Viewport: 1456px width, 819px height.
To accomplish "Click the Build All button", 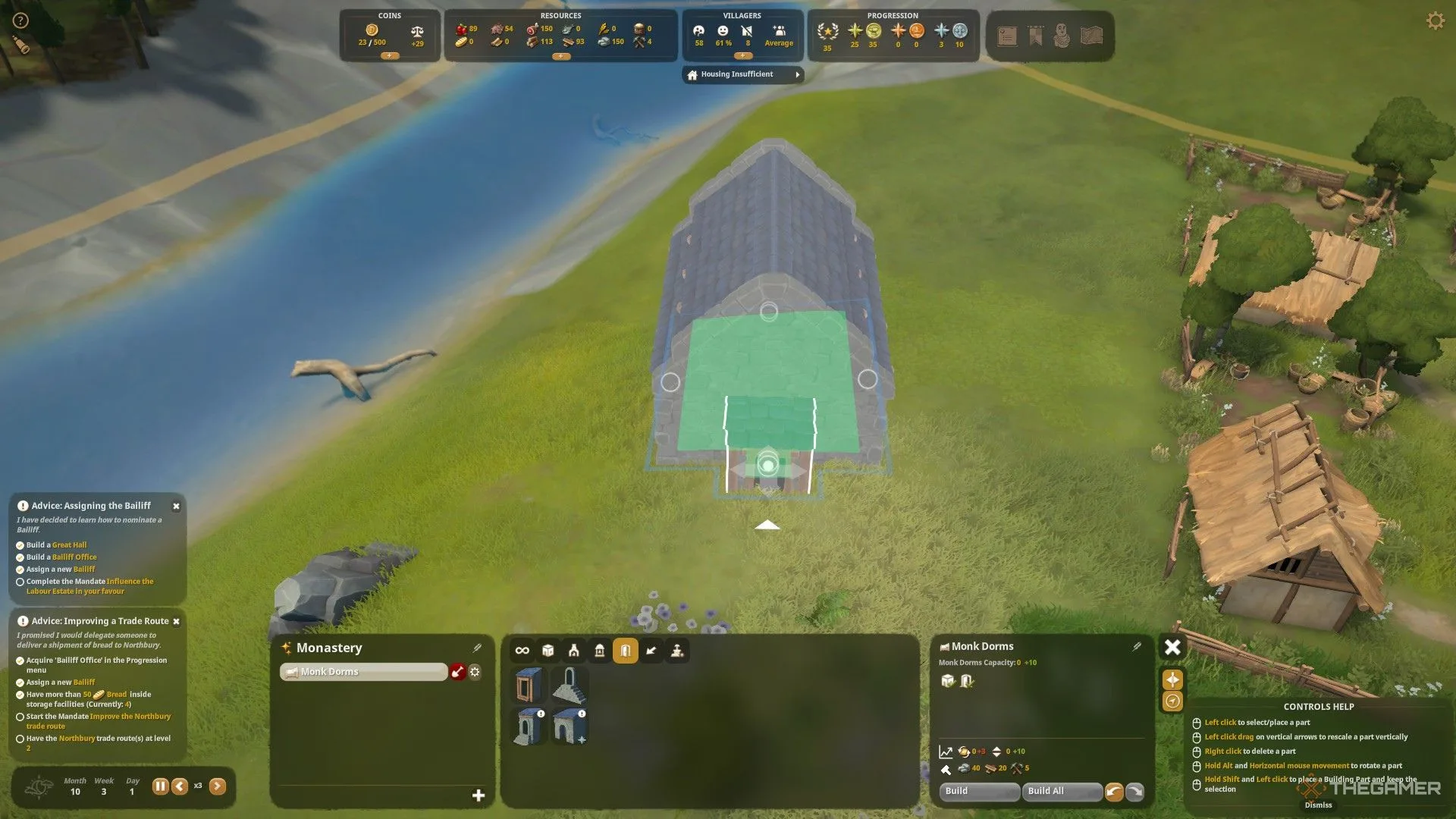I will [1061, 791].
